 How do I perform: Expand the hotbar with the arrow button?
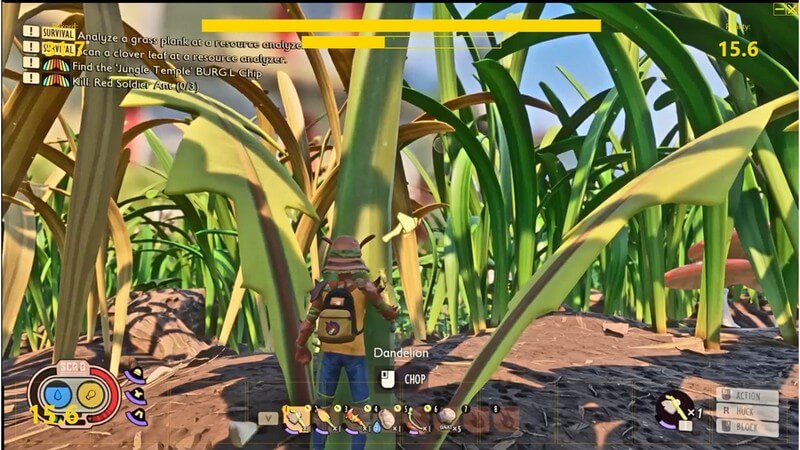coord(266,418)
